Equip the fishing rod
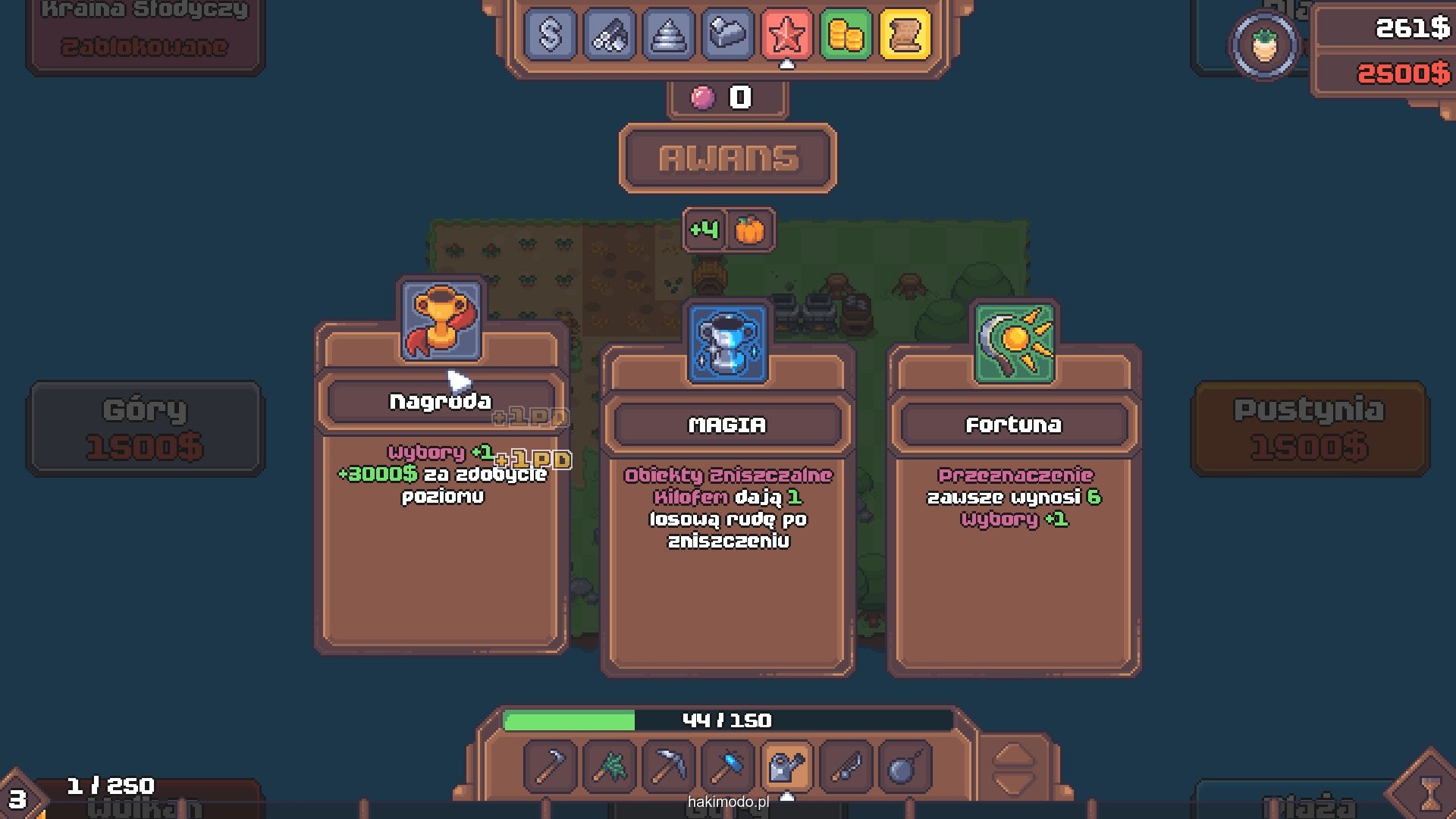Viewport: 1456px width, 819px height. tap(846, 767)
